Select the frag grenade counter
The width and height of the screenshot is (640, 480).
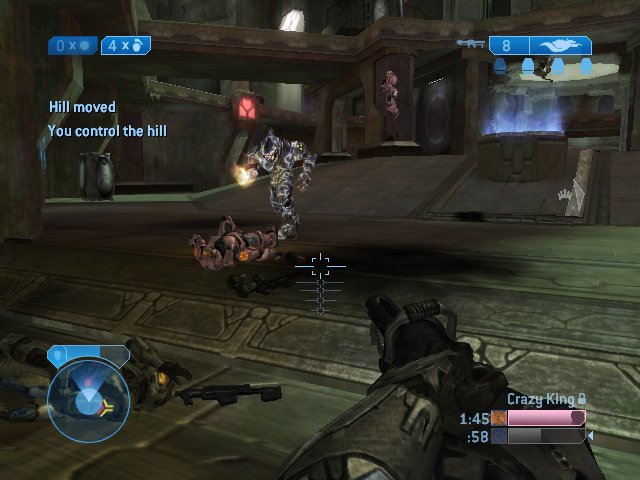[x=126, y=46]
